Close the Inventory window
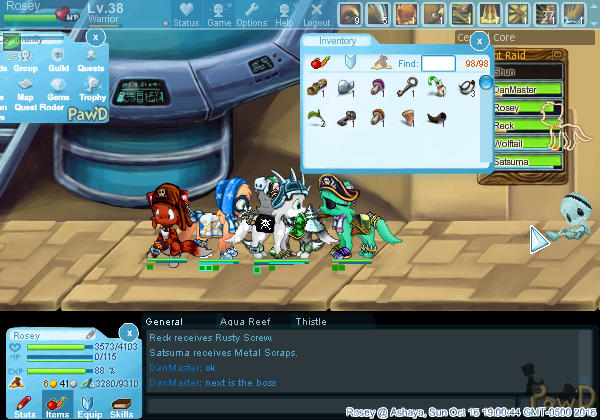The image size is (600, 420). coord(479,41)
